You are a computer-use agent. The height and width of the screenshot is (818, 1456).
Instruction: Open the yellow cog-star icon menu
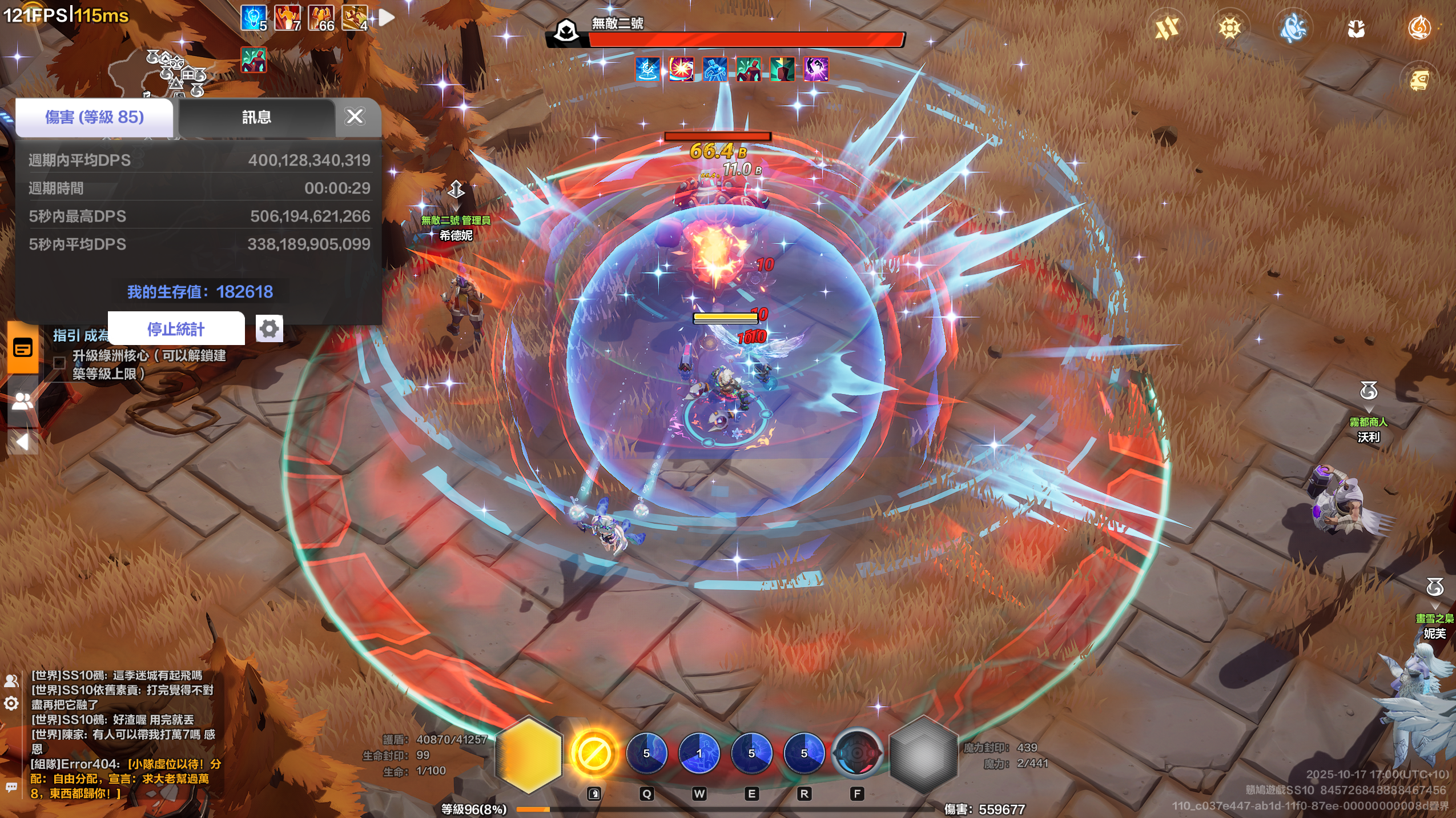(x=1230, y=27)
